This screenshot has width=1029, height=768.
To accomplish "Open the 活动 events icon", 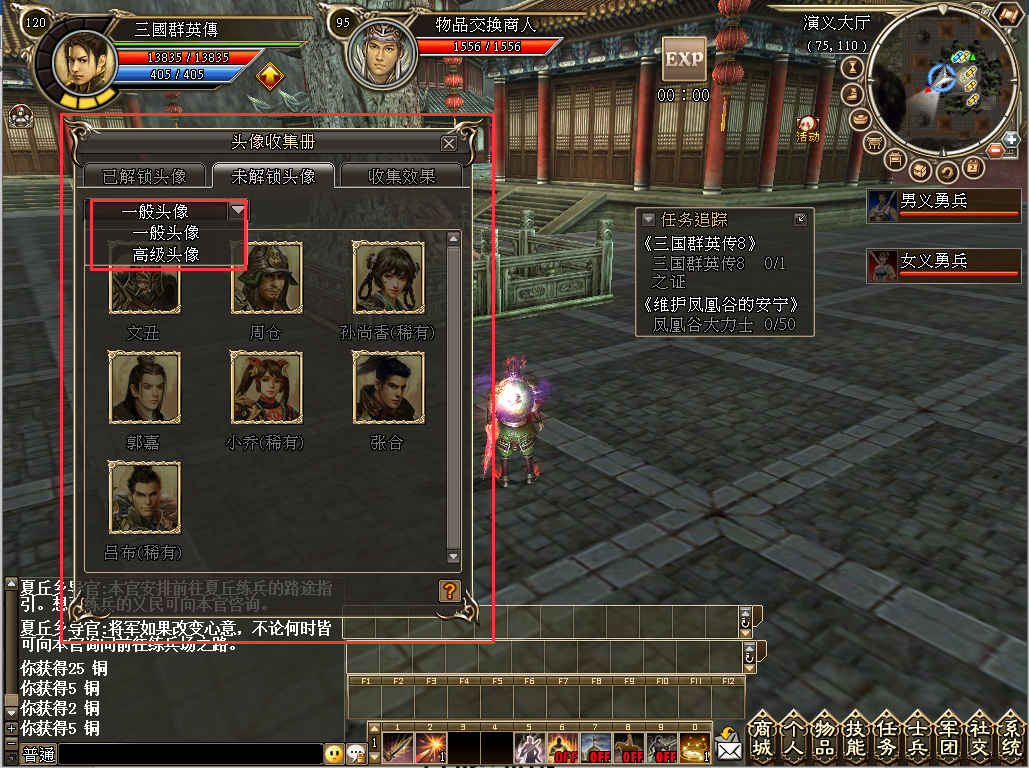I will click(807, 128).
